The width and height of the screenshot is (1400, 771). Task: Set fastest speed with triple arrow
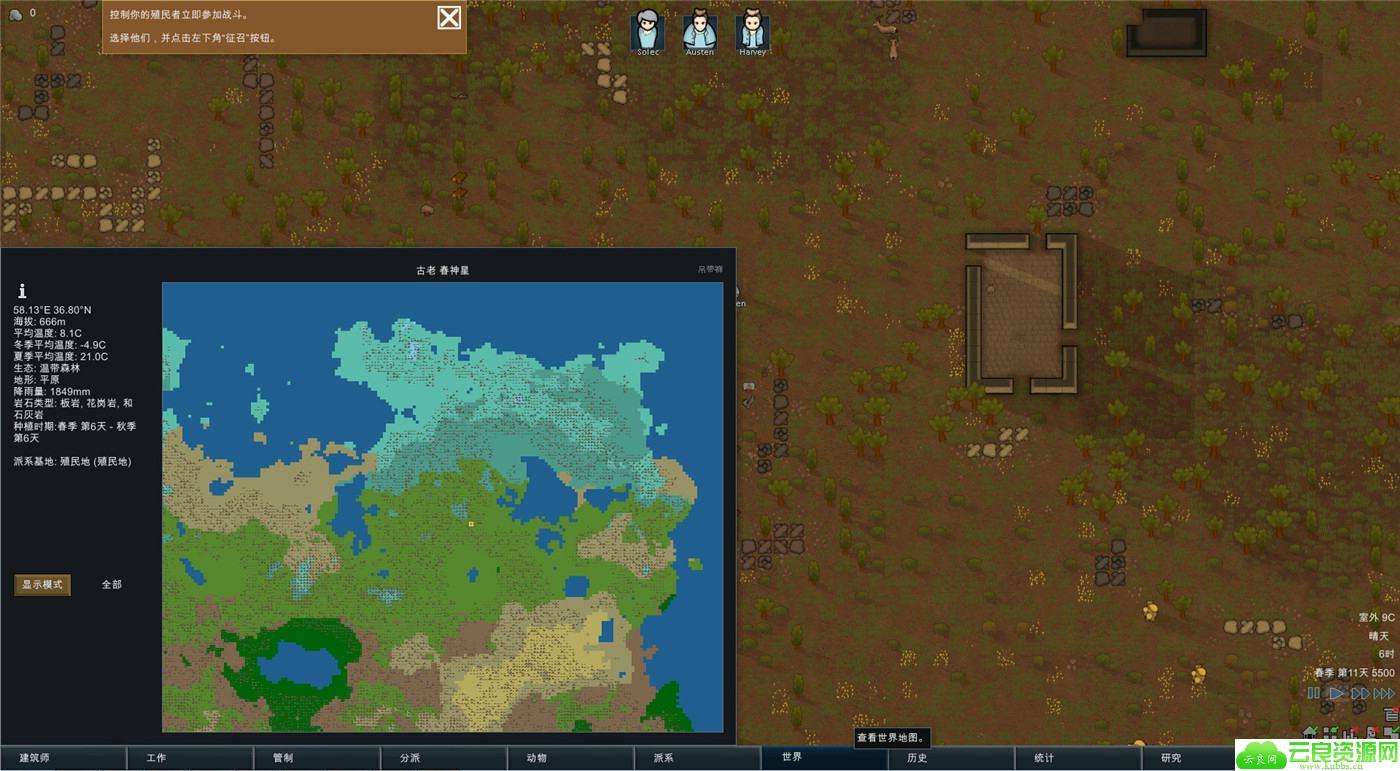coord(1384,693)
